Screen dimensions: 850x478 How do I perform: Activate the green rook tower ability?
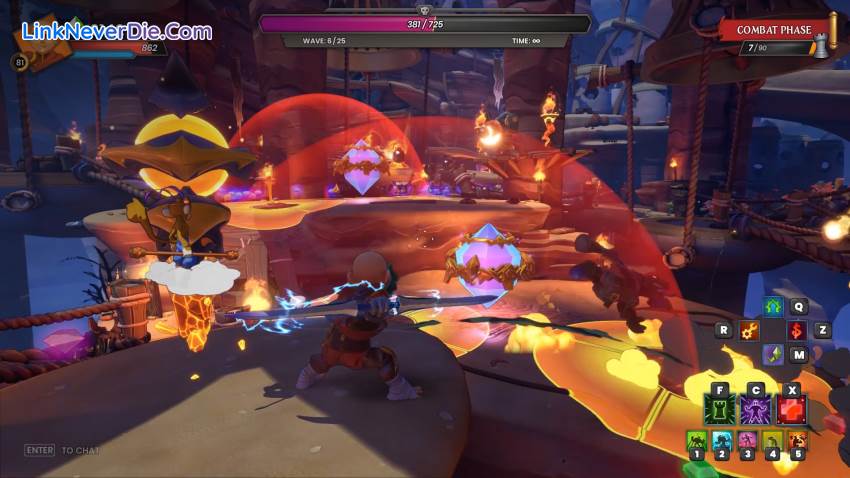pyautogui.click(x=720, y=409)
